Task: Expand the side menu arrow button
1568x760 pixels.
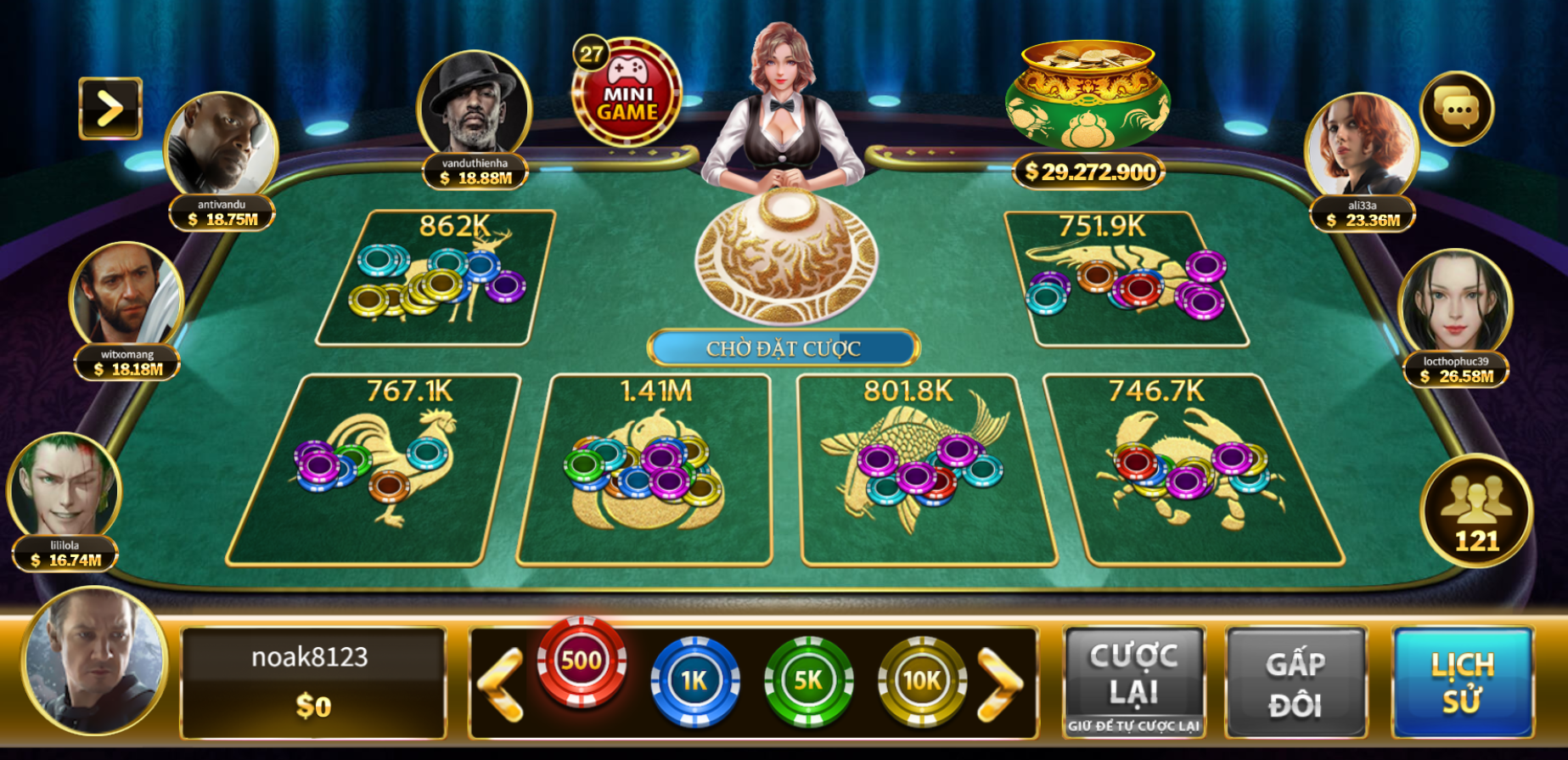Action: pos(110,109)
